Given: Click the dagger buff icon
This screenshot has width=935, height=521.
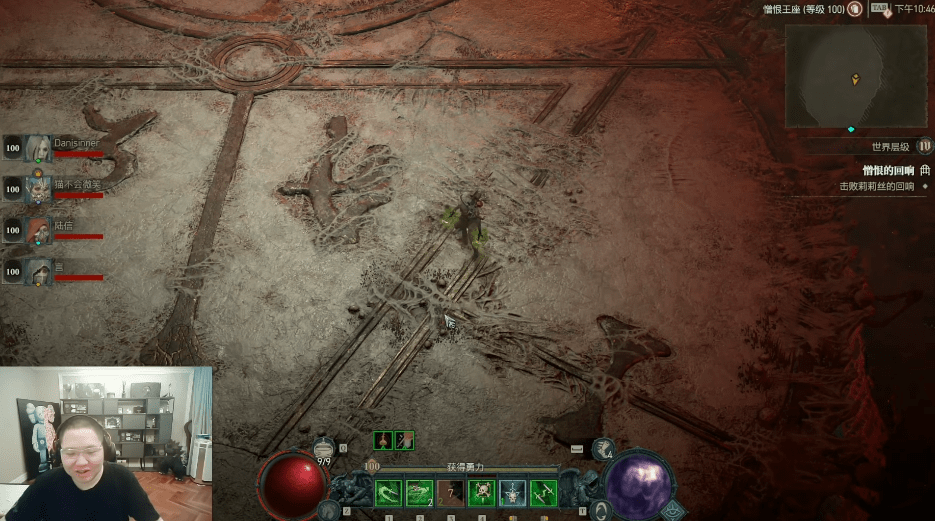Looking at the screenshot, I should (x=404, y=440).
